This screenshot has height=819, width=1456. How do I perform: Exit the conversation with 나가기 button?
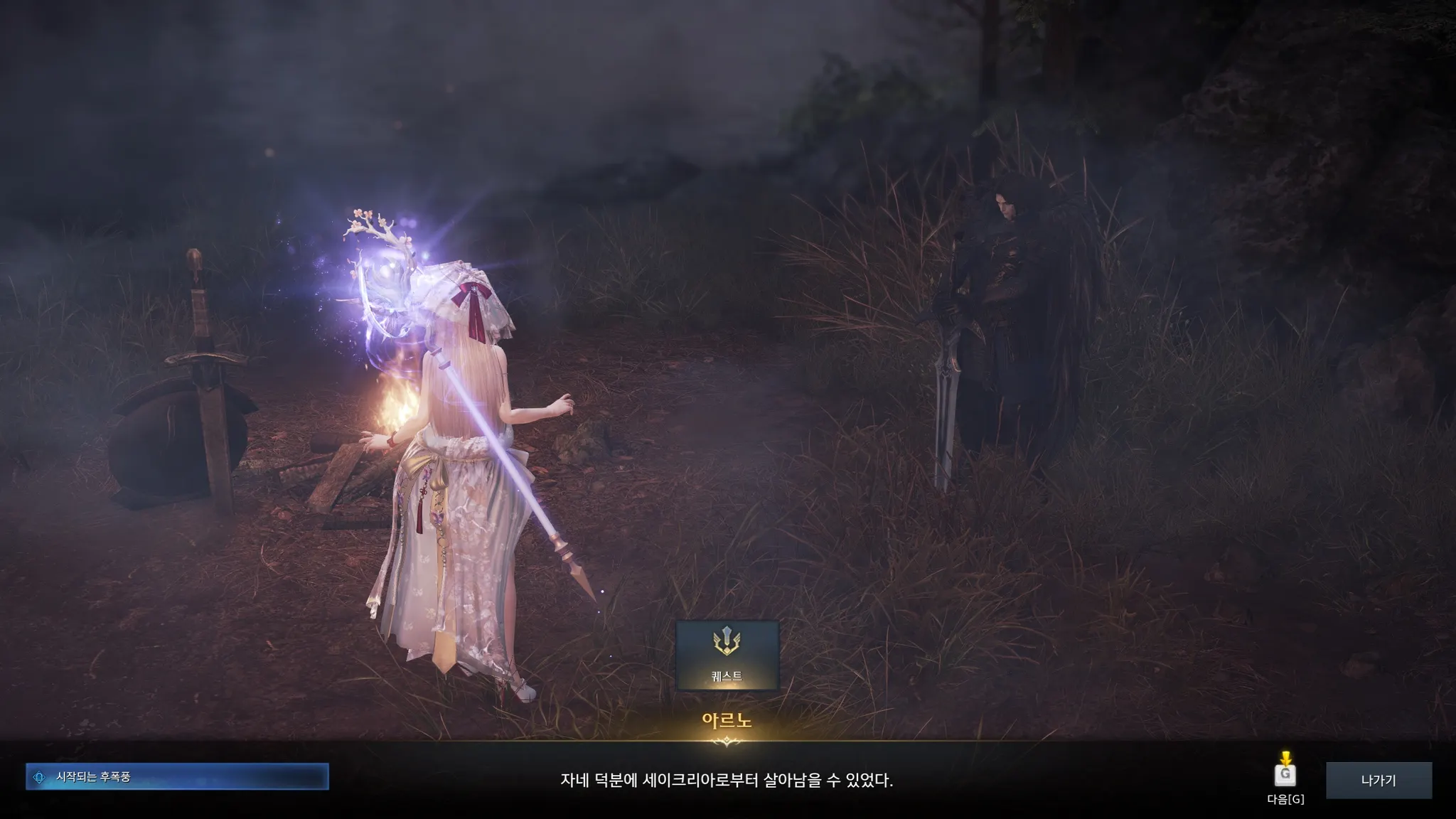(x=1379, y=780)
